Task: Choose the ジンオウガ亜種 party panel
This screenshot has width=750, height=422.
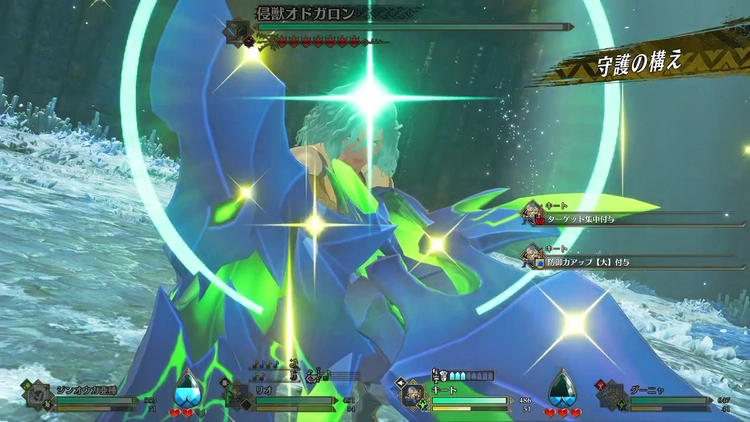Action: [85, 395]
